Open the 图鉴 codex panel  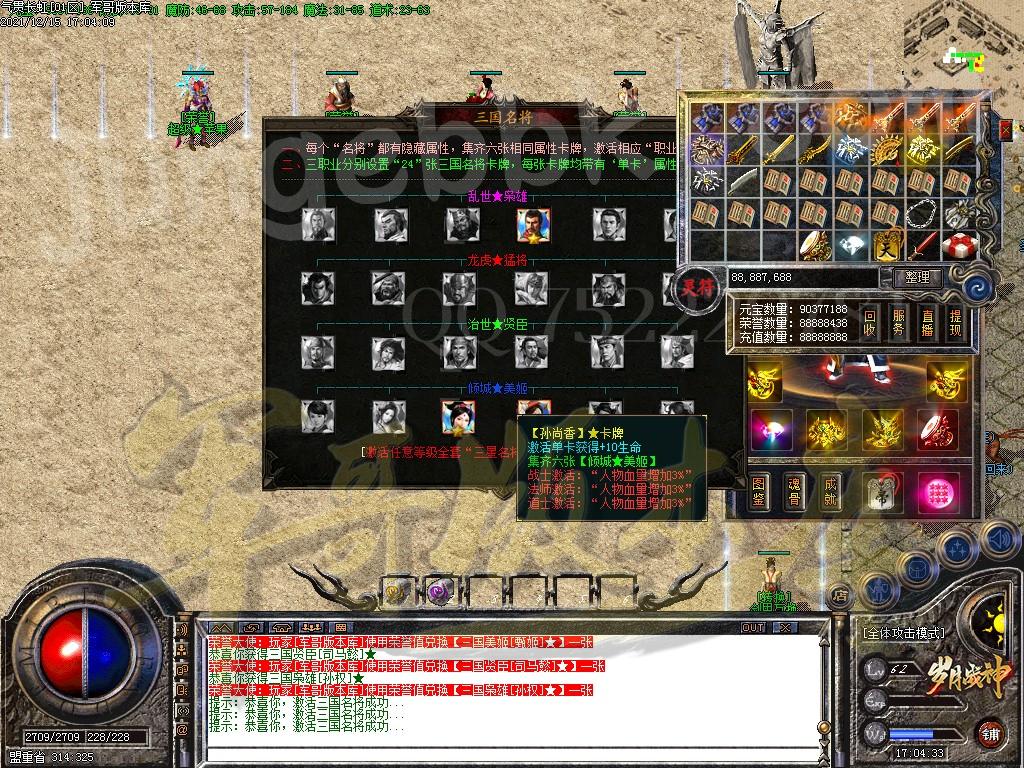coord(761,489)
